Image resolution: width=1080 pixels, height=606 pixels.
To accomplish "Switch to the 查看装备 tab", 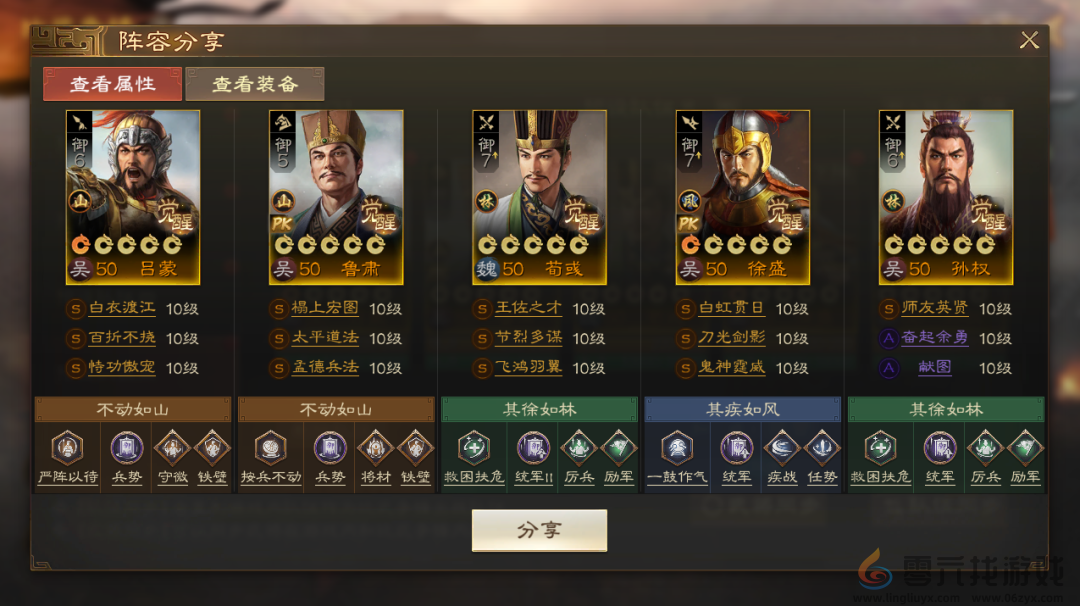I will point(255,84).
